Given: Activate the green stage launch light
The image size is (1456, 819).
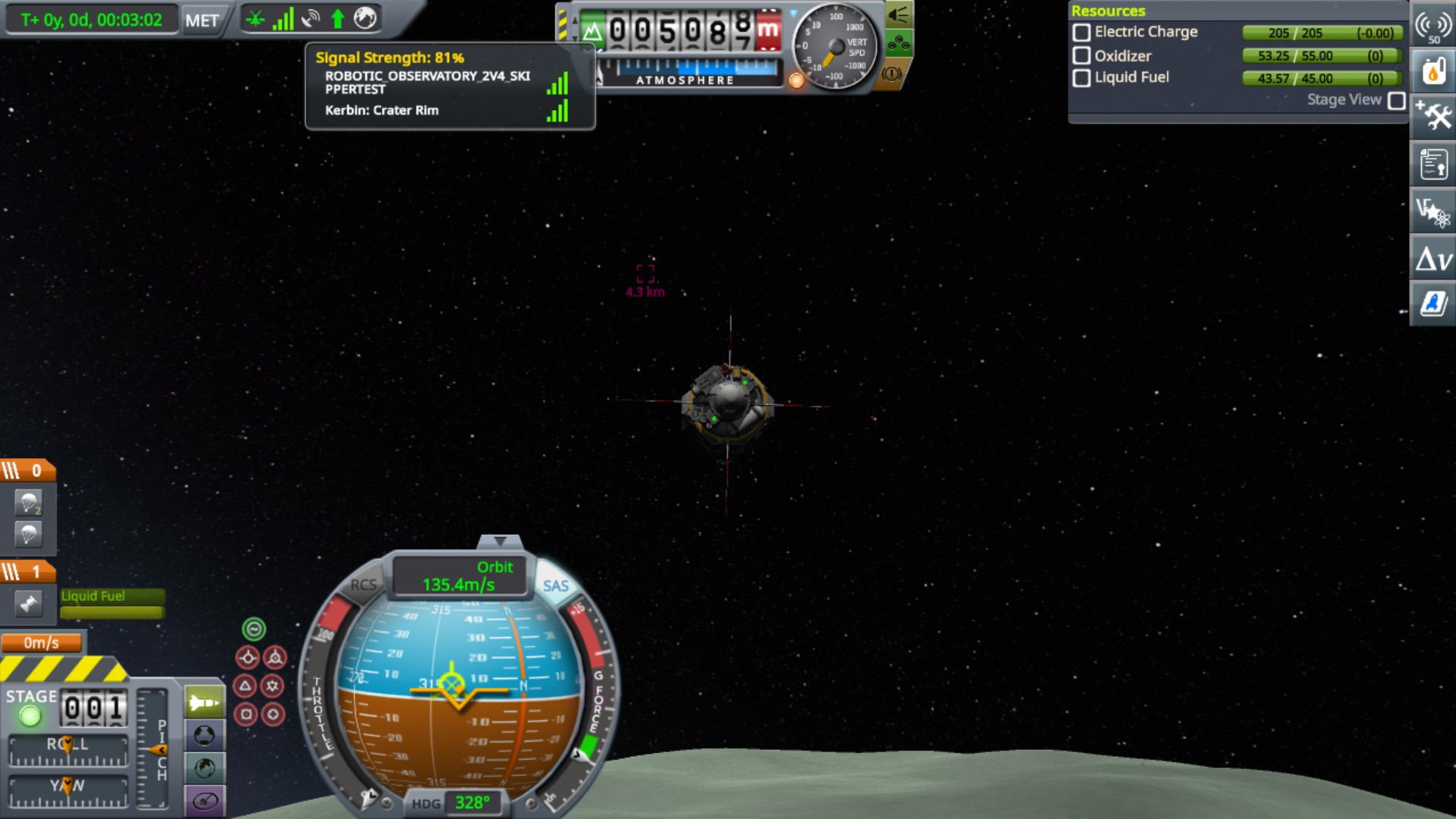Looking at the screenshot, I should pyautogui.click(x=30, y=715).
